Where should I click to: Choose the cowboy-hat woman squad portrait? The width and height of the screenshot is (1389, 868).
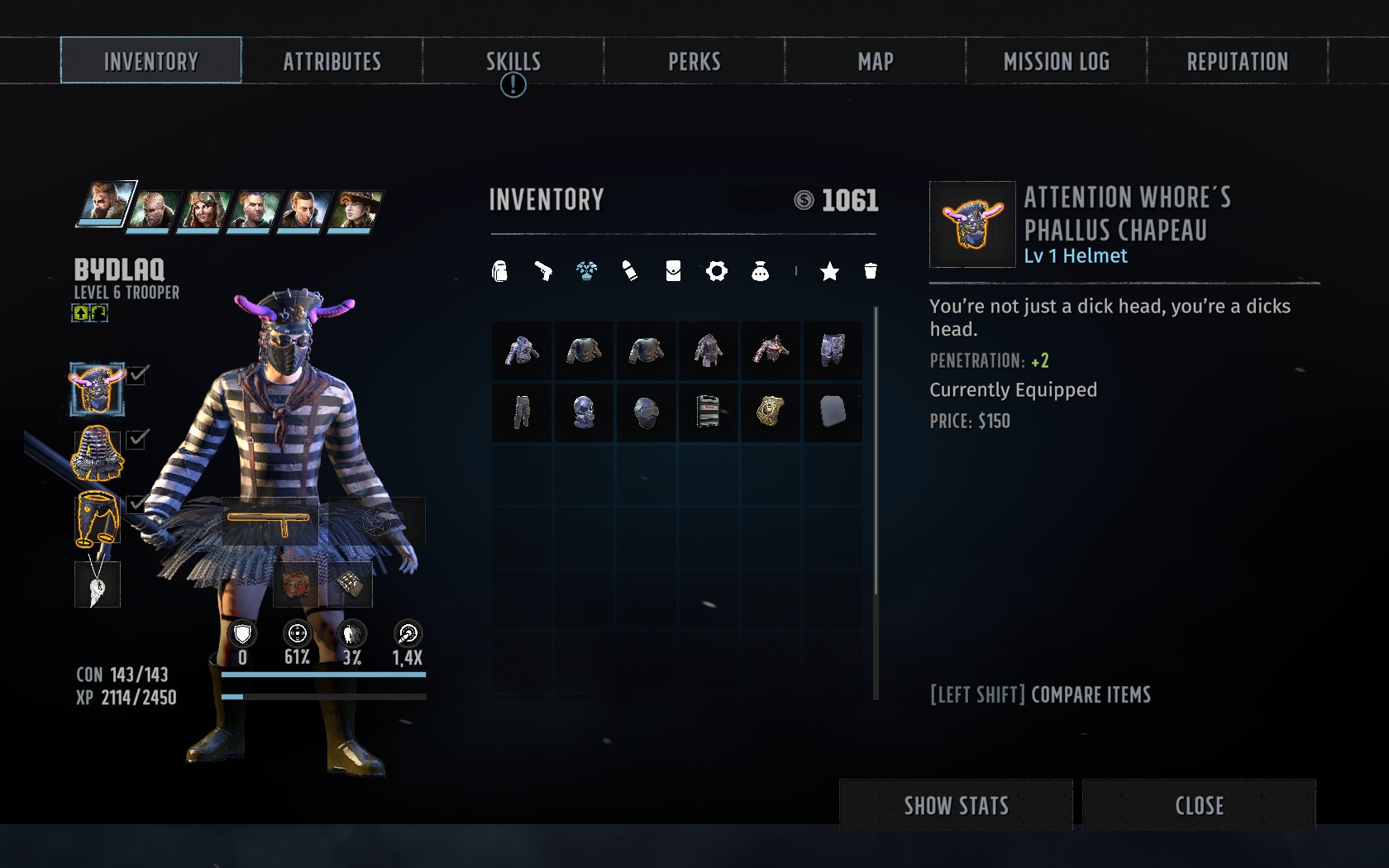coord(357,208)
